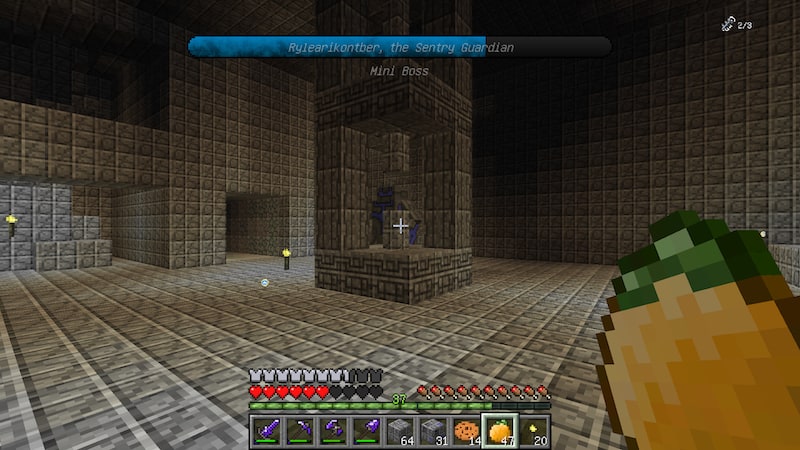Select the cookie stack in the hotbar
The height and width of the screenshot is (450, 800).
point(466,431)
